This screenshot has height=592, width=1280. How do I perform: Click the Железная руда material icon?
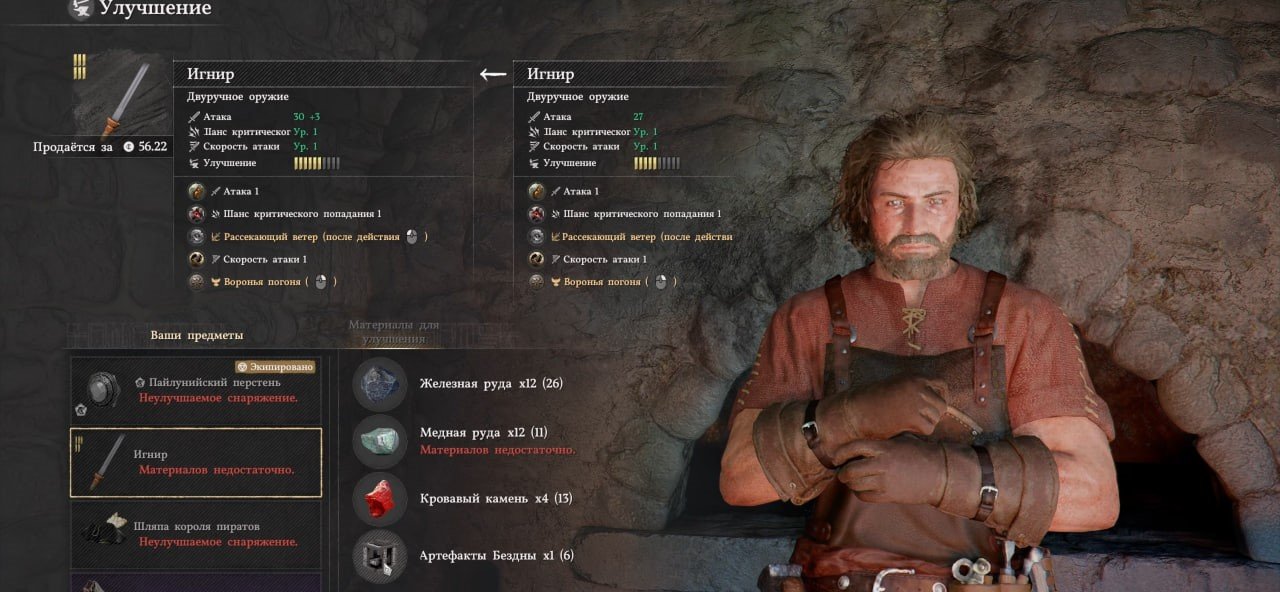tap(380, 384)
